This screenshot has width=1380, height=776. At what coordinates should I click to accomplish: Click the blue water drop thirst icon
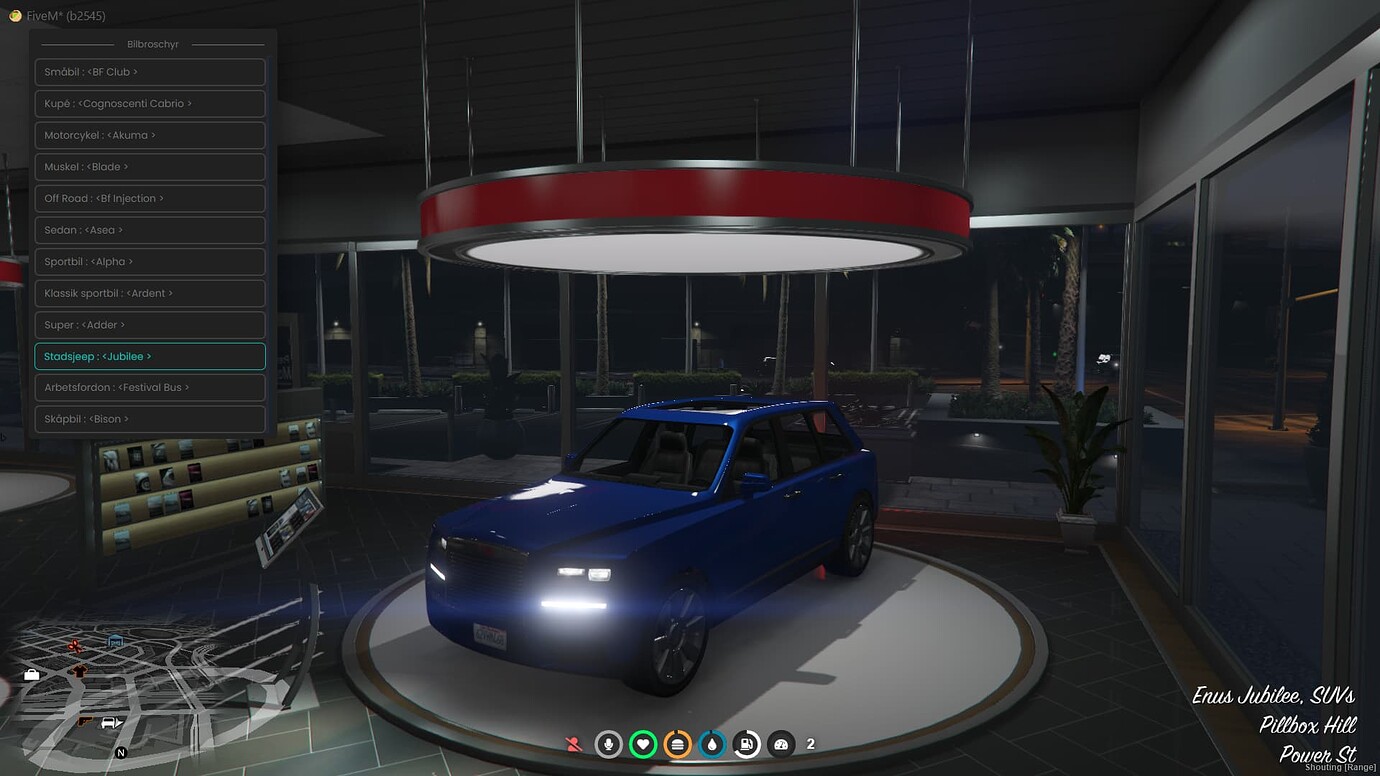tap(712, 744)
